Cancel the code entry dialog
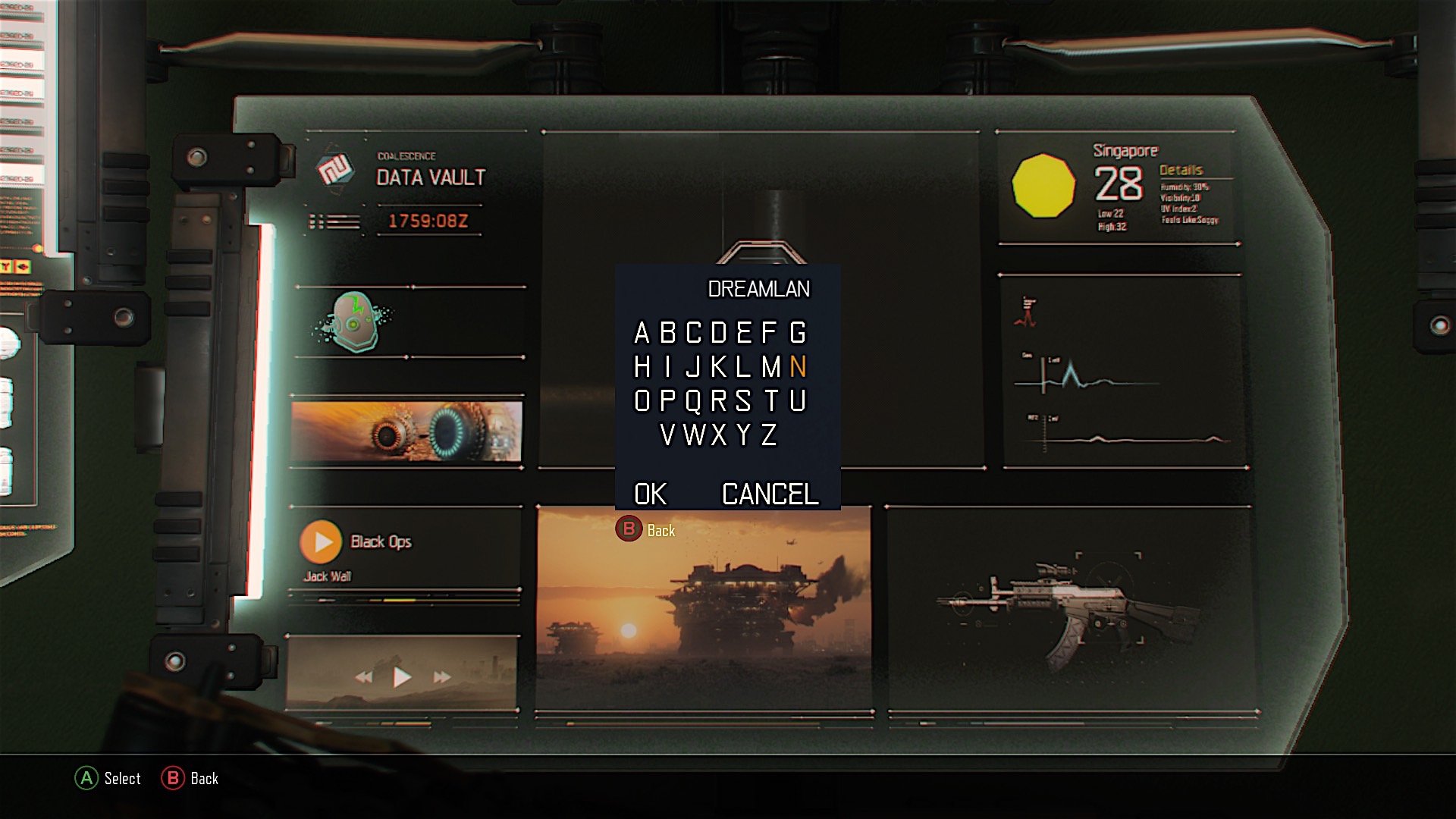1456x819 pixels. tap(770, 494)
